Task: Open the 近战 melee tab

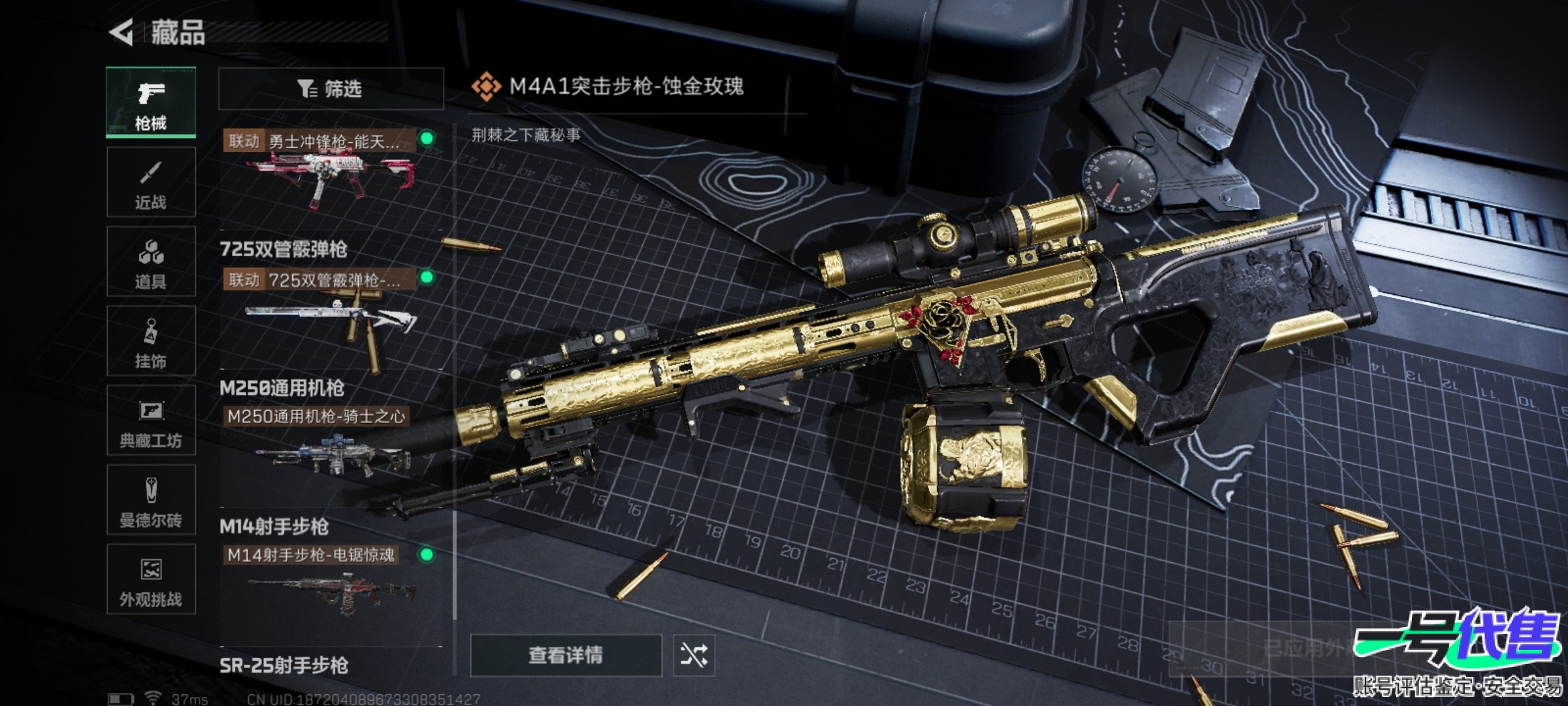Action: (x=151, y=182)
